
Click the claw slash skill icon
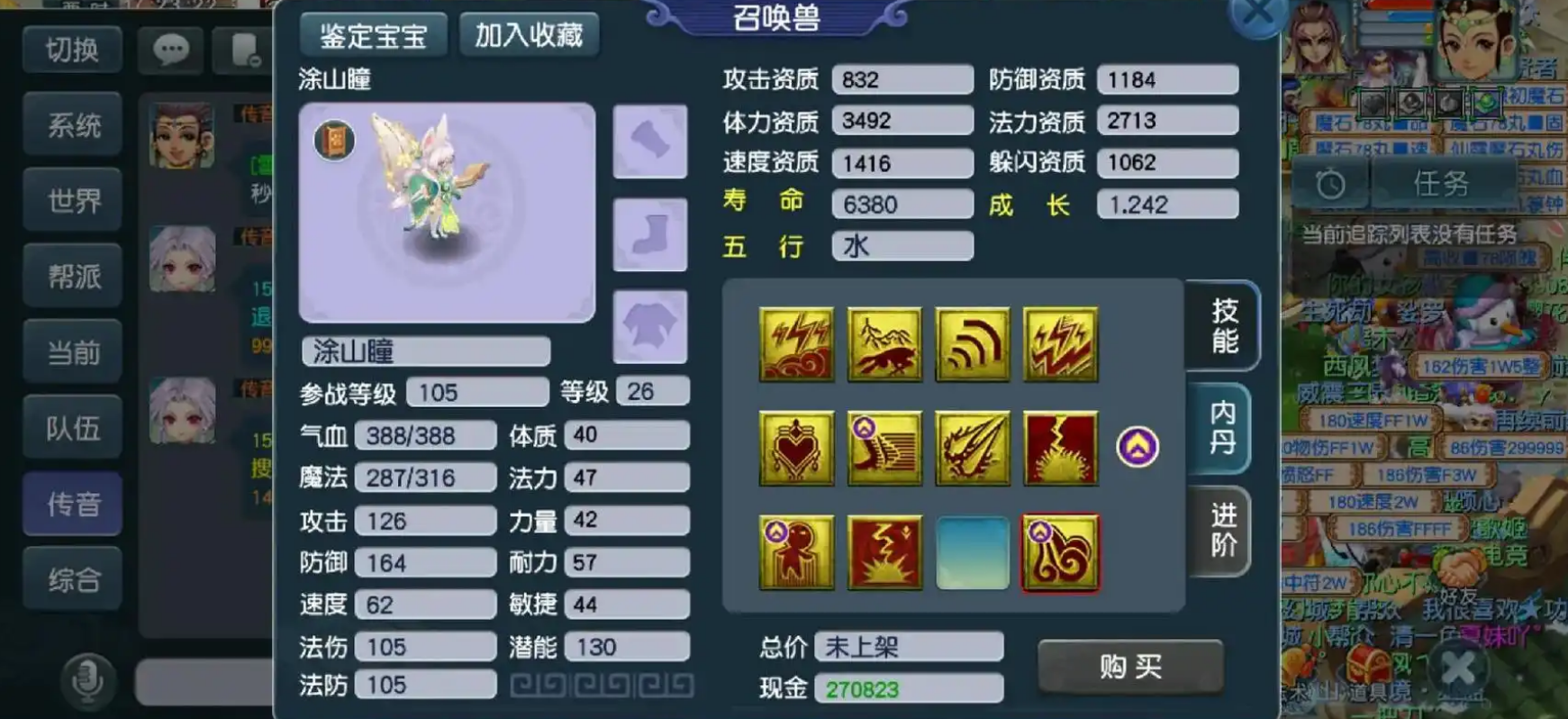coord(973,448)
